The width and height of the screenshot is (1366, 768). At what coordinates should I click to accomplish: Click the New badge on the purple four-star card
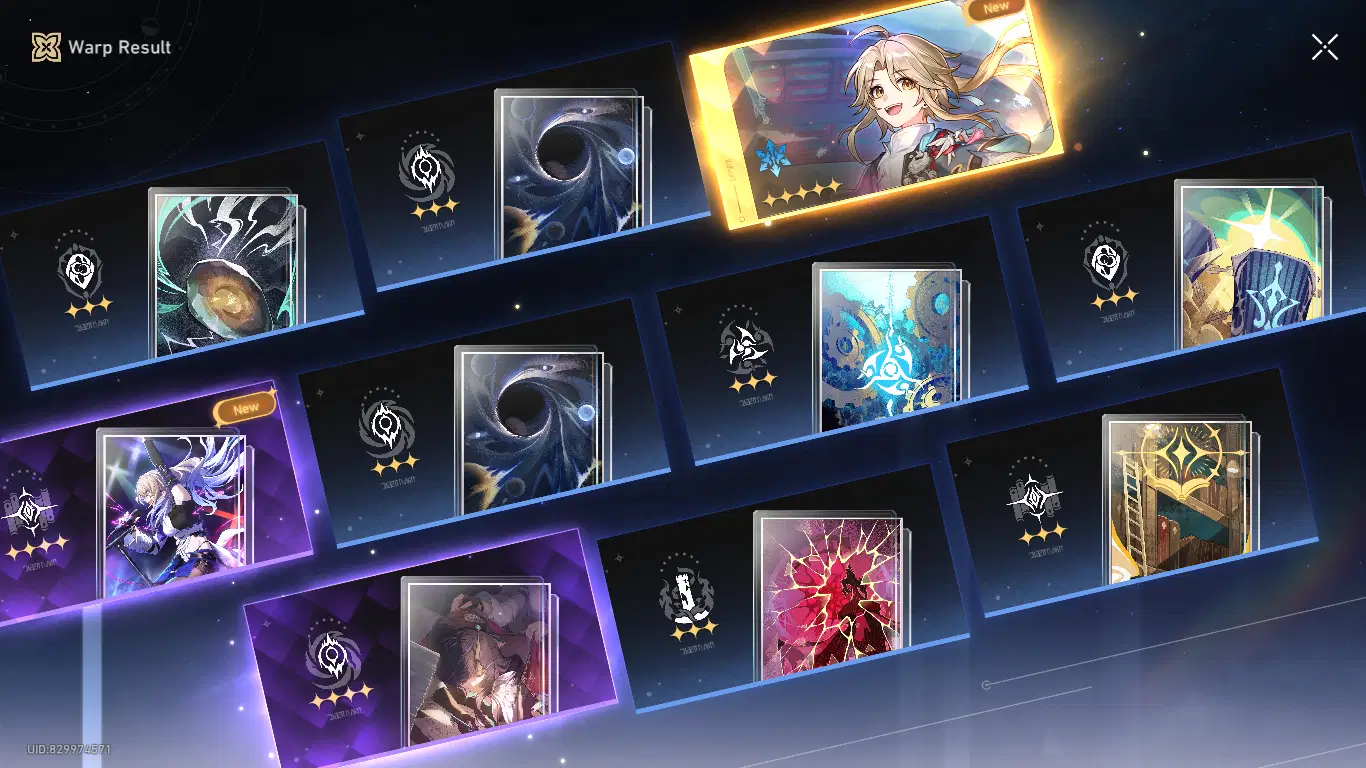243,406
